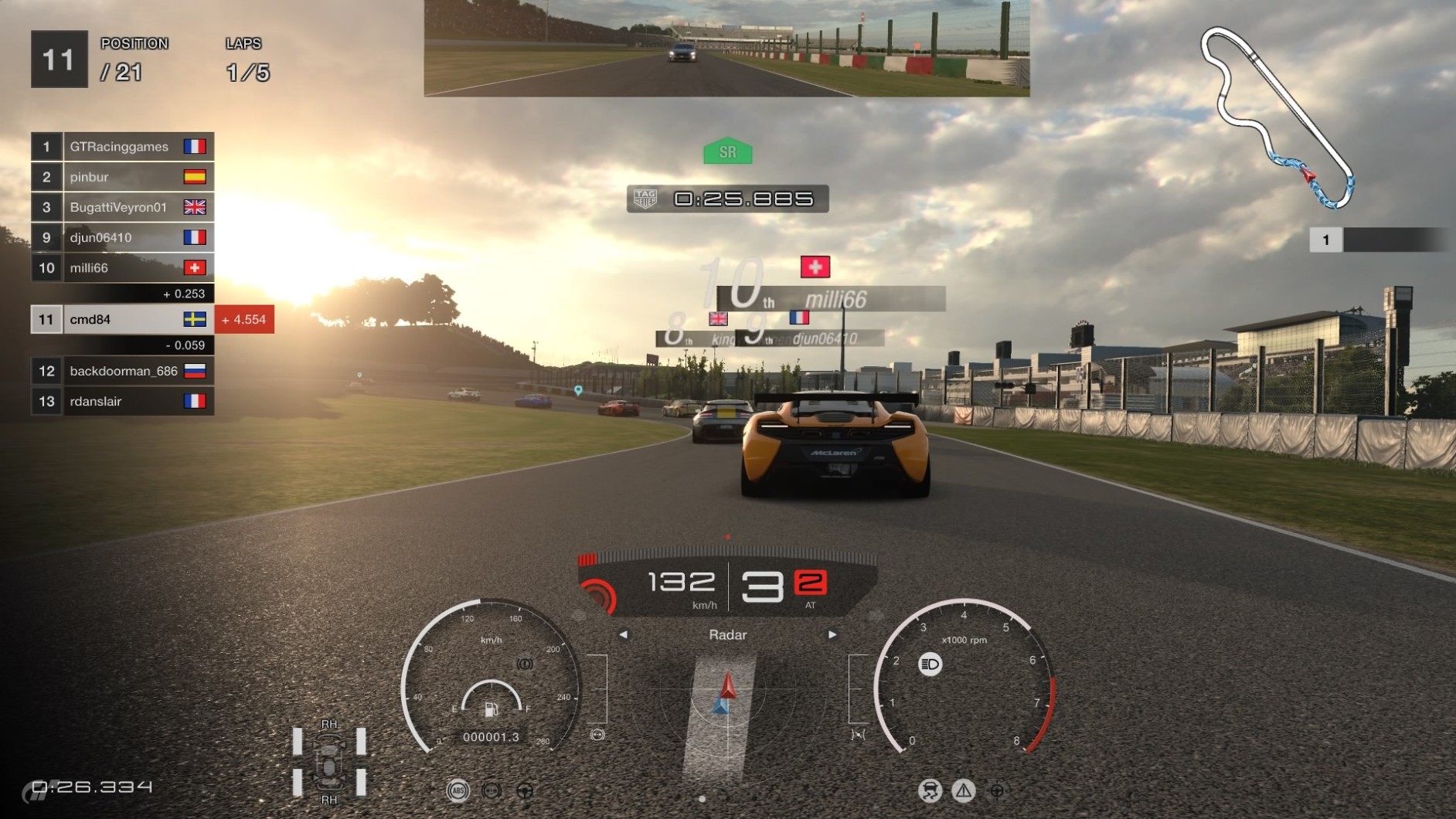Click milli66 in the leaderboard list
The width and height of the screenshot is (1456, 819).
tap(122, 268)
